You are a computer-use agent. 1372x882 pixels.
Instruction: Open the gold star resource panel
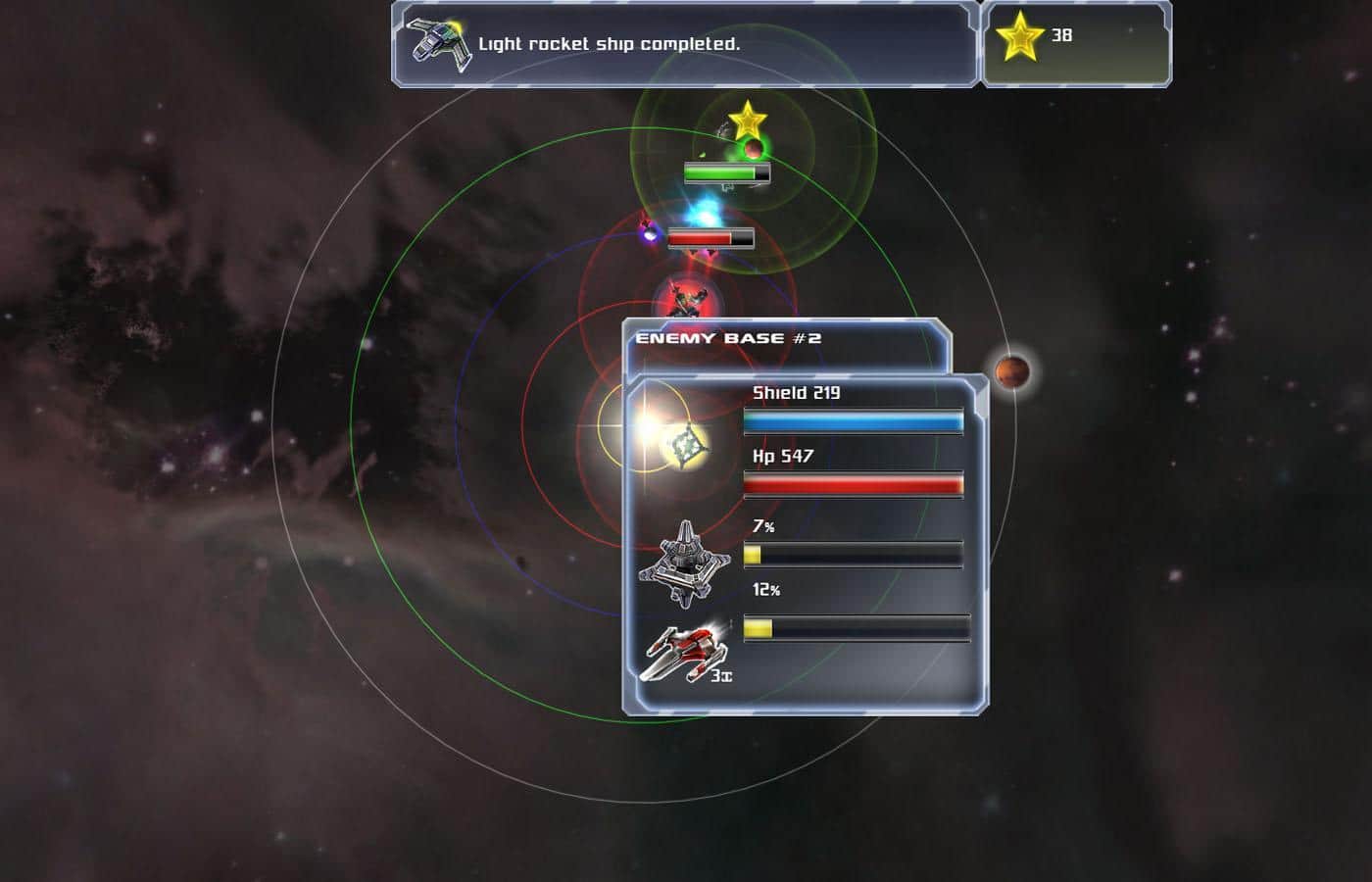point(1075,43)
